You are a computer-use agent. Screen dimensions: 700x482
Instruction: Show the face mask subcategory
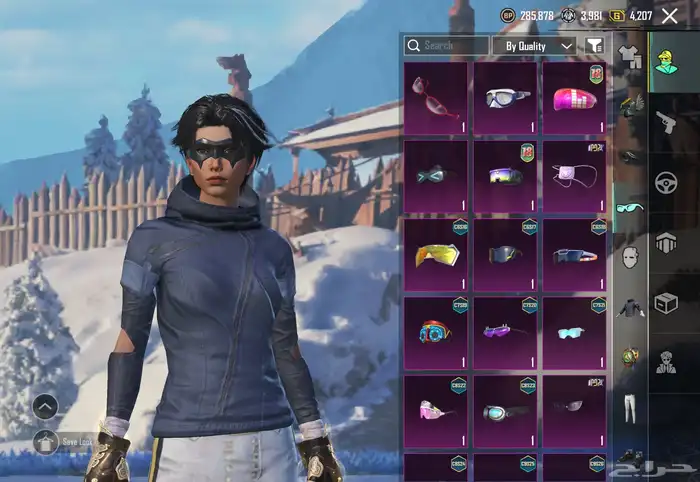pyautogui.click(x=630, y=258)
